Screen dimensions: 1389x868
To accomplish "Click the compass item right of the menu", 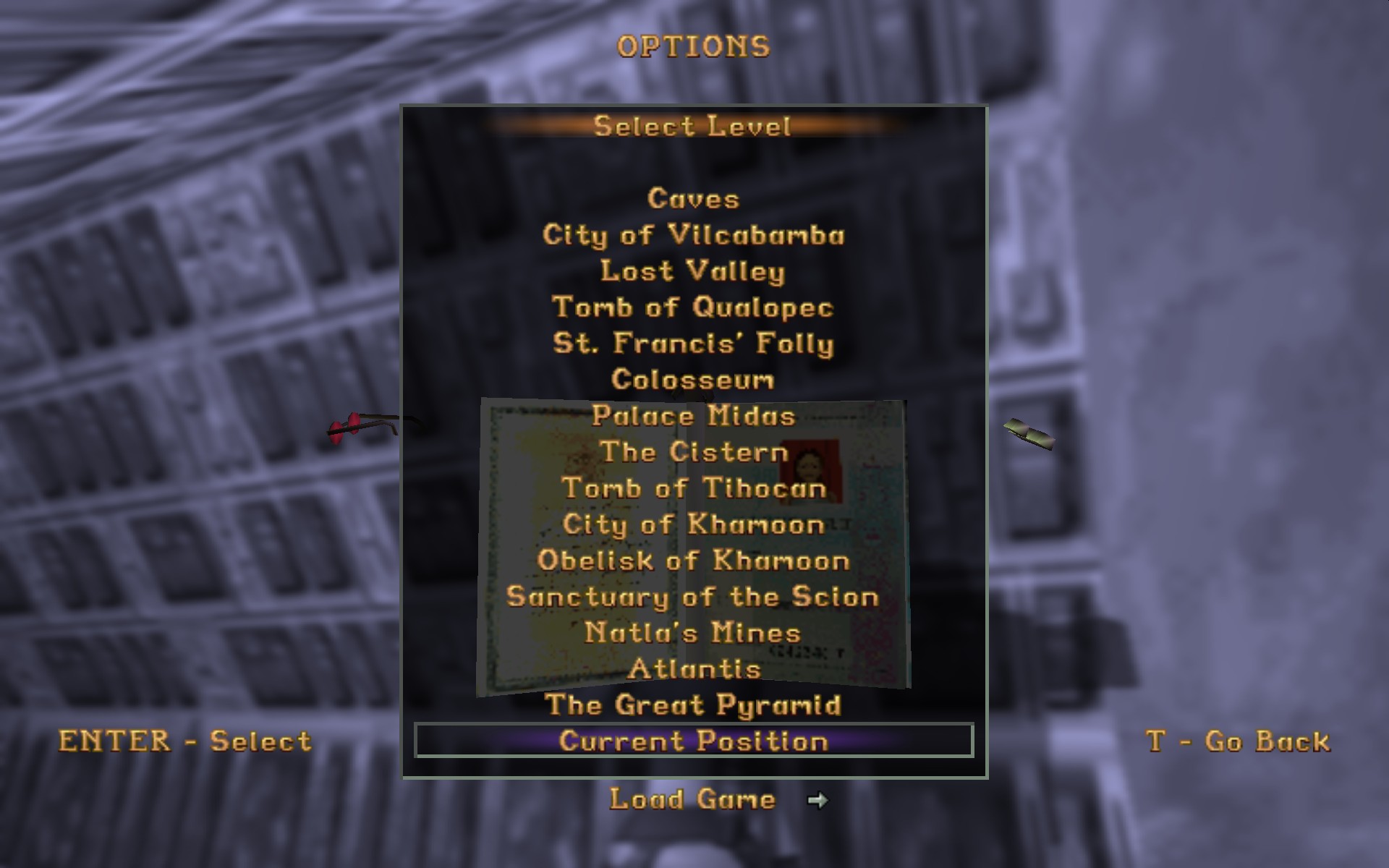I will point(1027,434).
